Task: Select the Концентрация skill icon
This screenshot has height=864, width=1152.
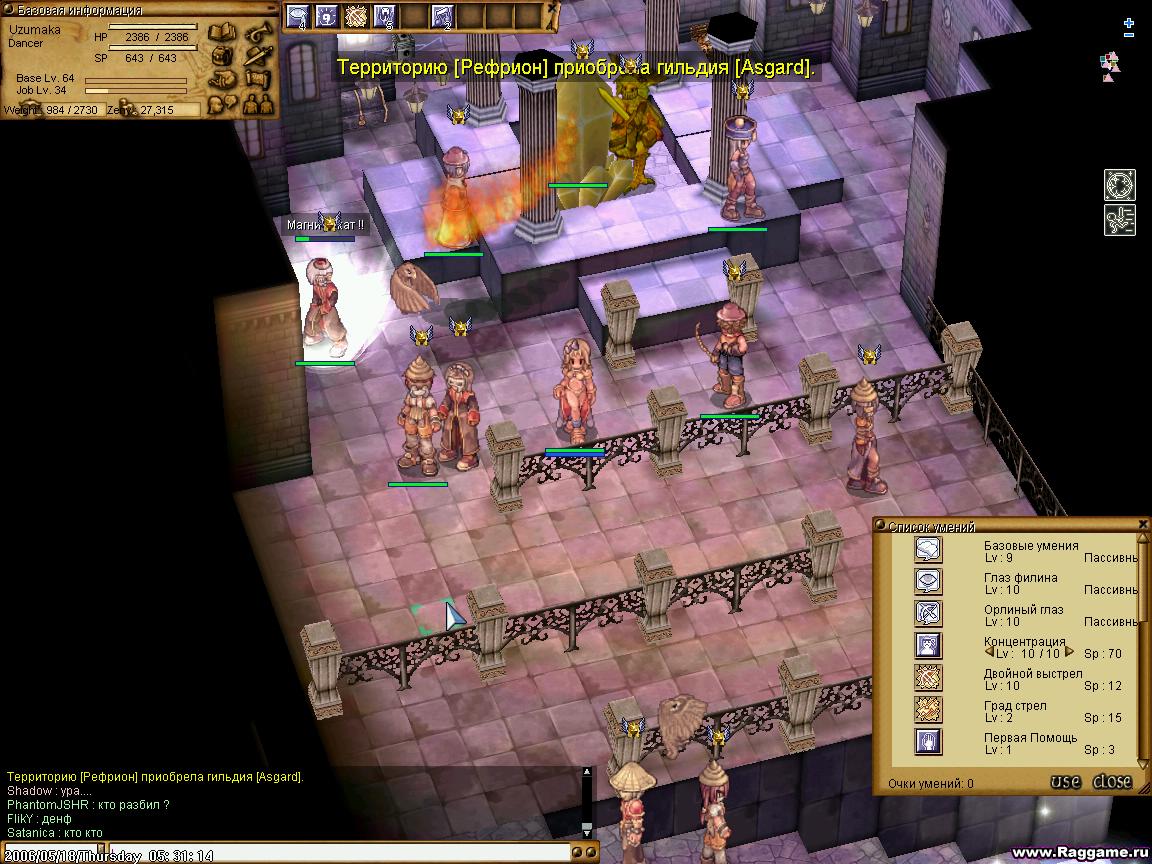Action: click(928, 646)
